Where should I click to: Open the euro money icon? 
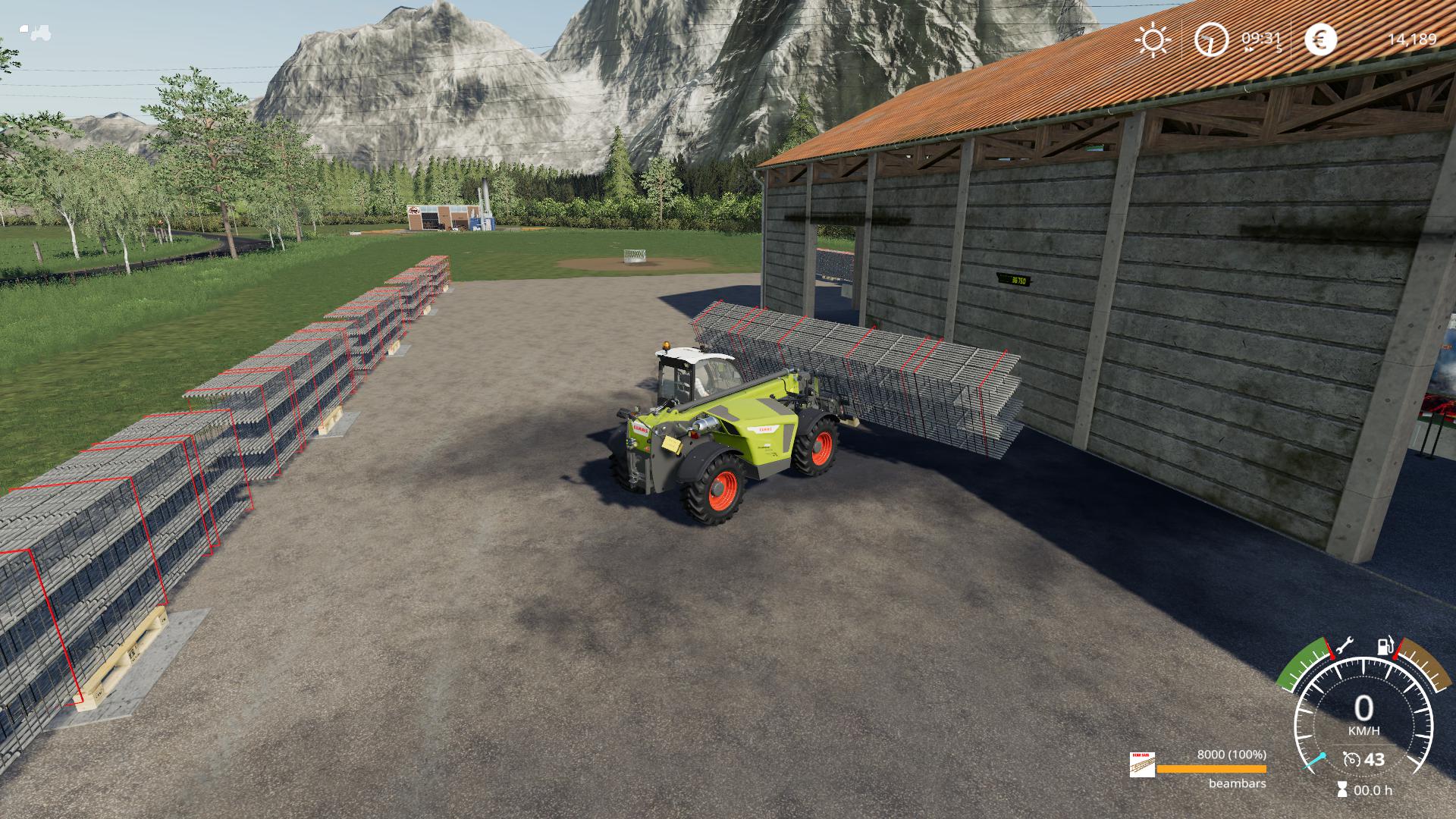pyautogui.click(x=1320, y=39)
